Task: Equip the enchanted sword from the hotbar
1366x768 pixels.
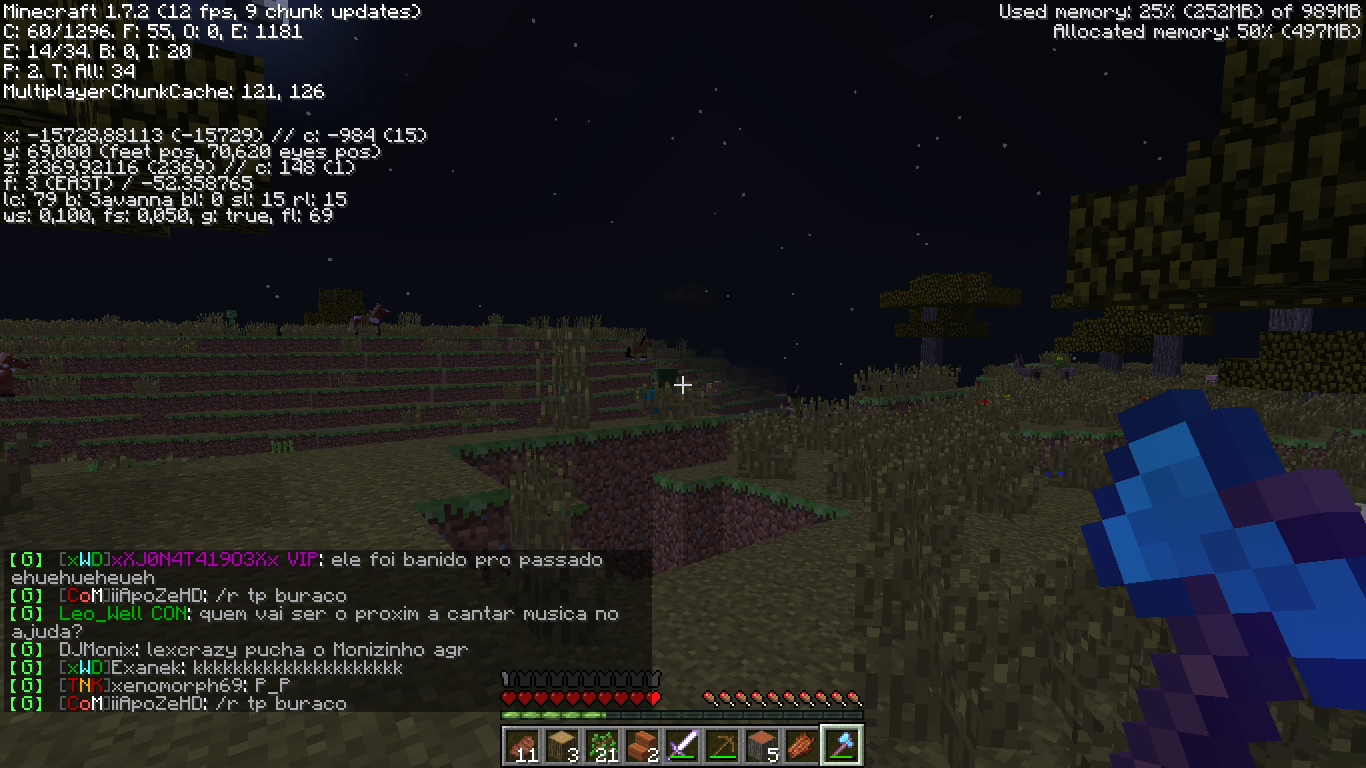Action: point(681,745)
